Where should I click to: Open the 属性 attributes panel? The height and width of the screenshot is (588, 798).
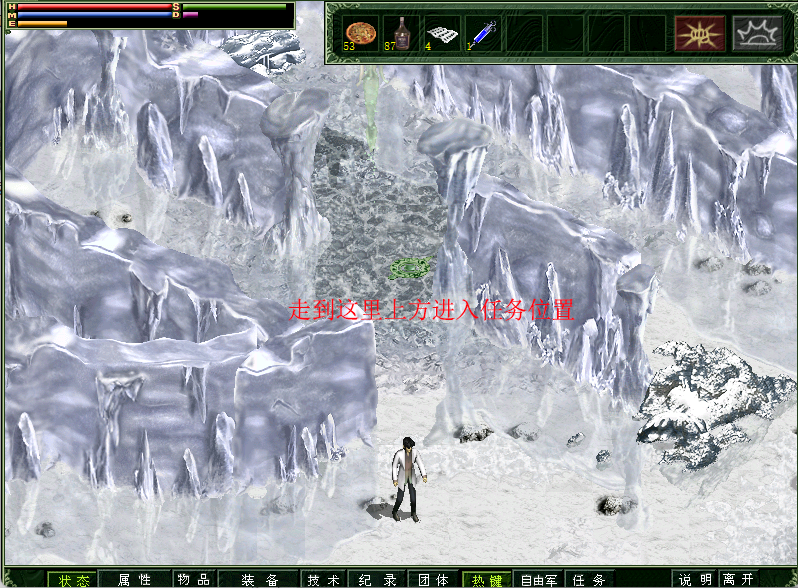(x=134, y=579)
